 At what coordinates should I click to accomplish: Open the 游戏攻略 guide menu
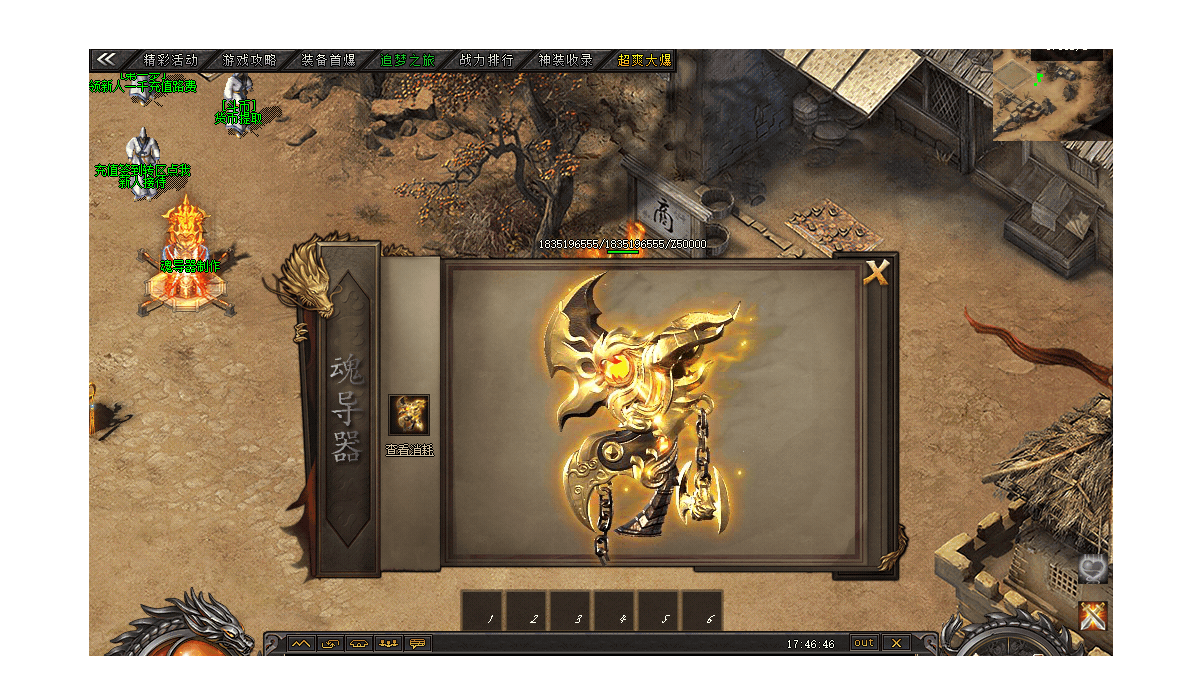pos(250,60)
